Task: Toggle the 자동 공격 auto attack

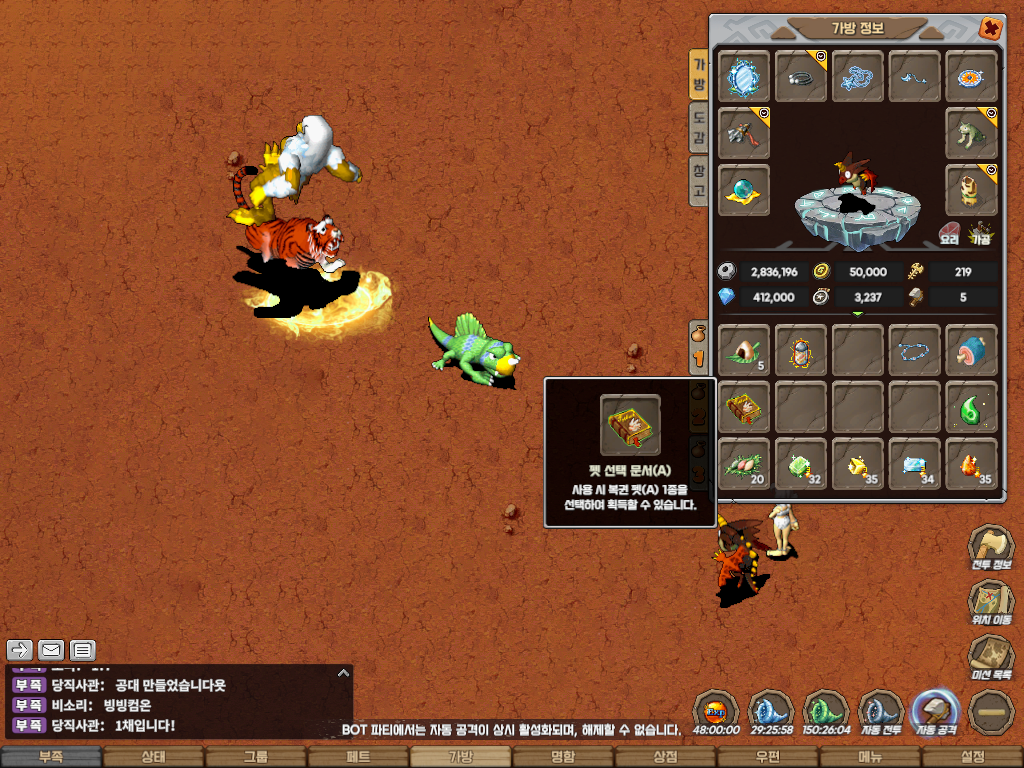Action: pyautogui.click(x=935, y=713)
